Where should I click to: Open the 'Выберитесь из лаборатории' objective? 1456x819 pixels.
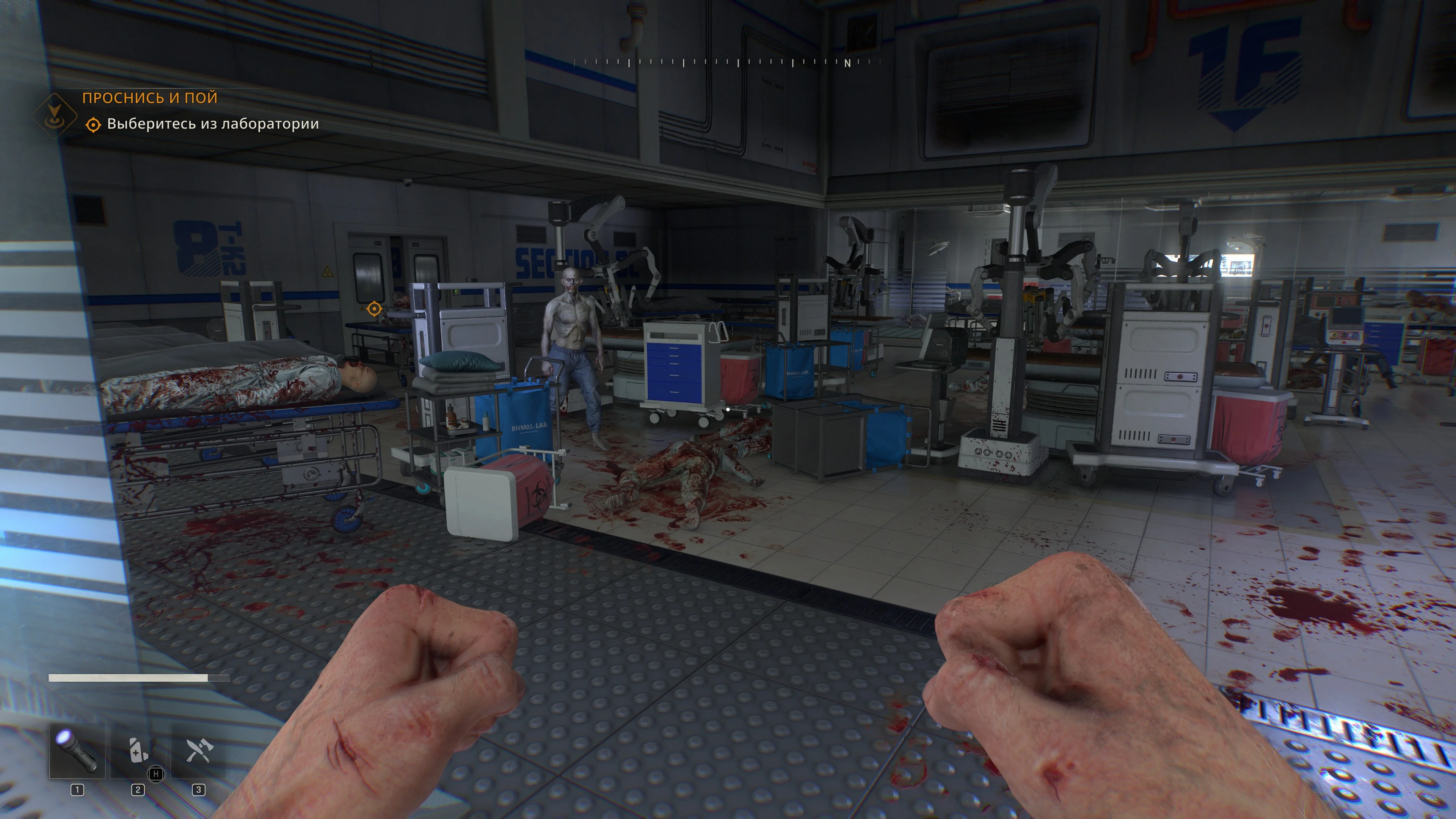click(x=212, y=124)
